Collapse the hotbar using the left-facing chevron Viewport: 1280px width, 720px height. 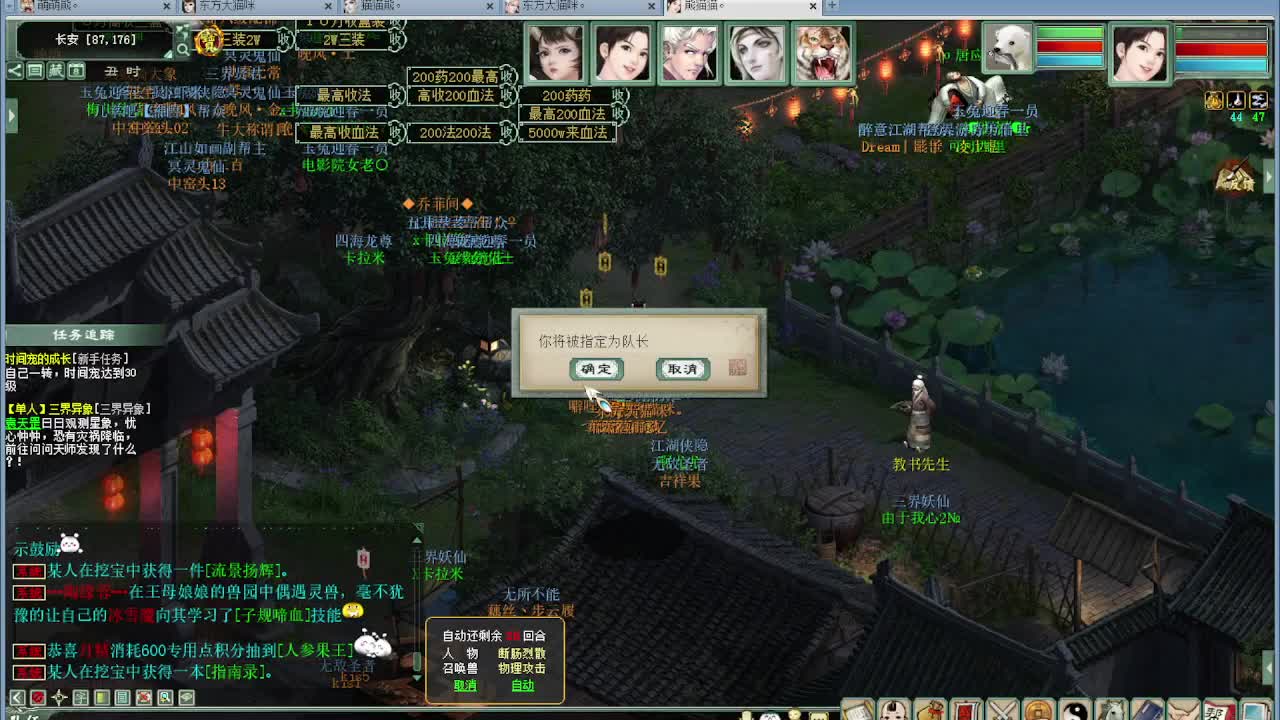point(17,697)
